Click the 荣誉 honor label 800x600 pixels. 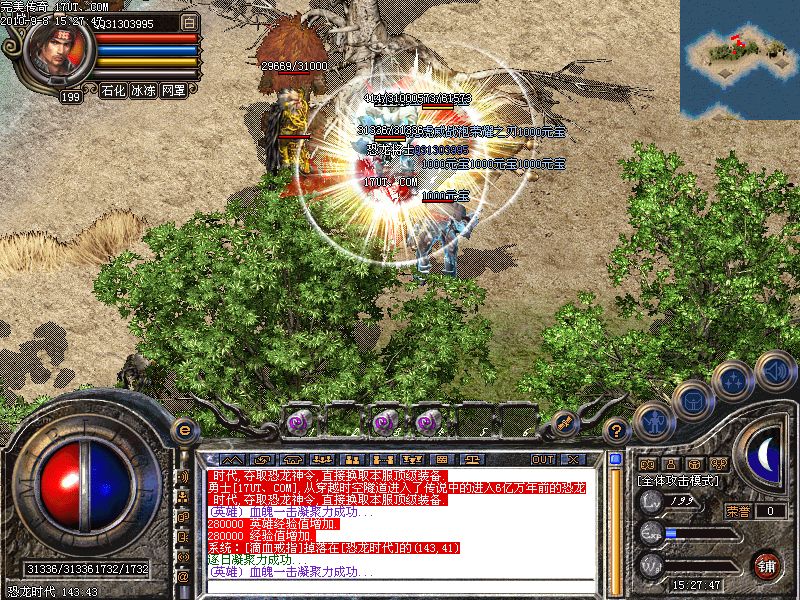(738, 511)
